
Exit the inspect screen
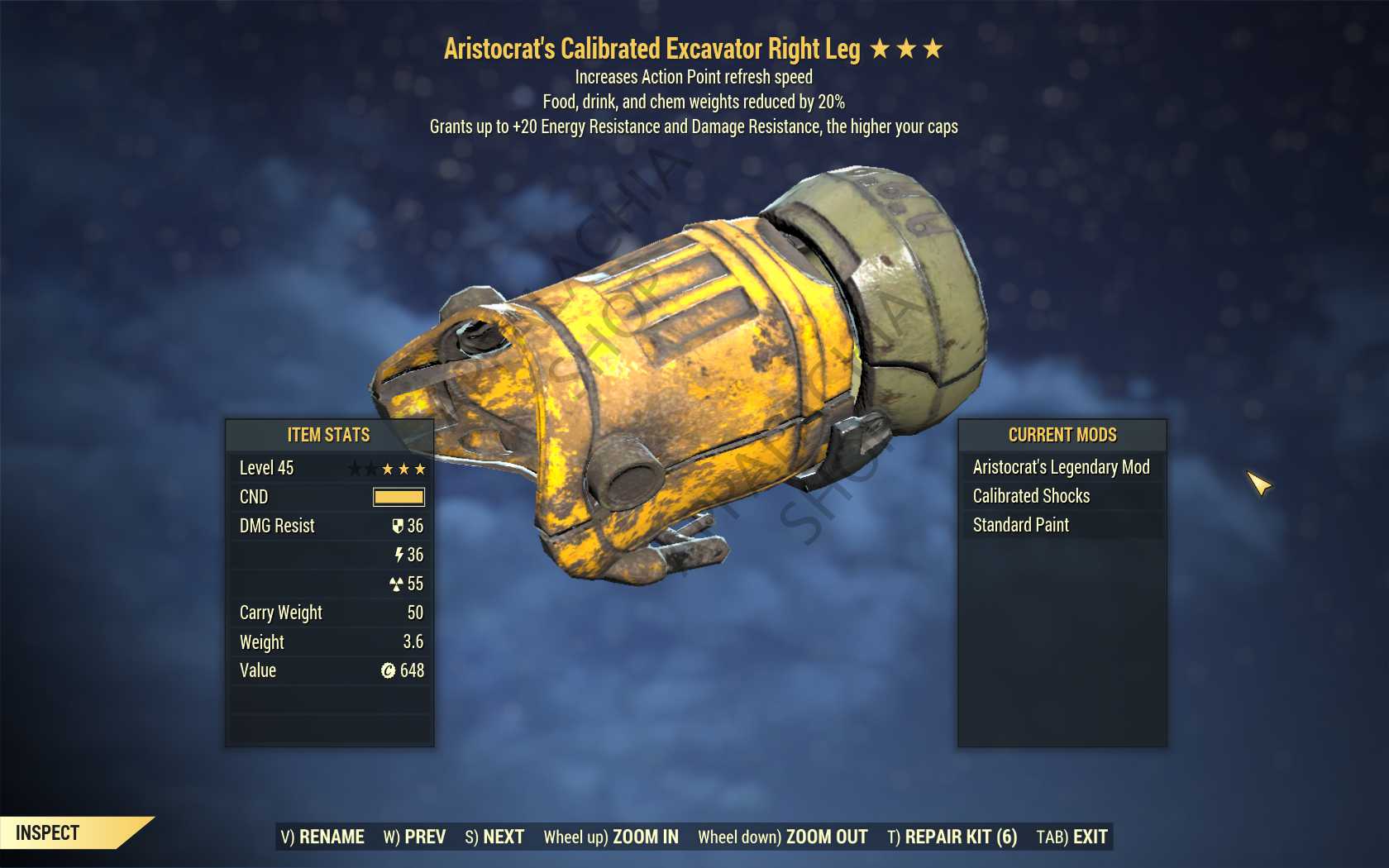(1072, 837)
